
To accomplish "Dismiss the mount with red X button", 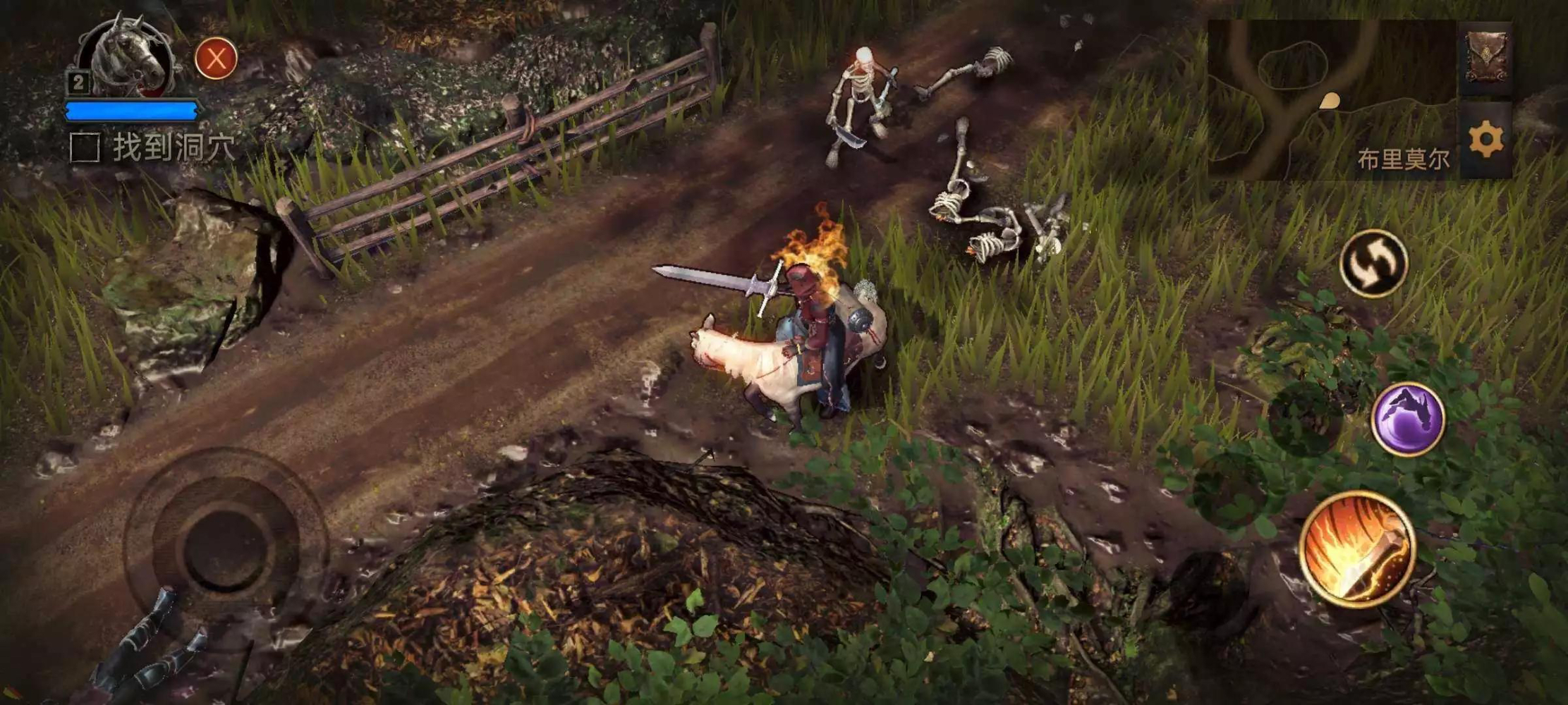I will point(216,59).
